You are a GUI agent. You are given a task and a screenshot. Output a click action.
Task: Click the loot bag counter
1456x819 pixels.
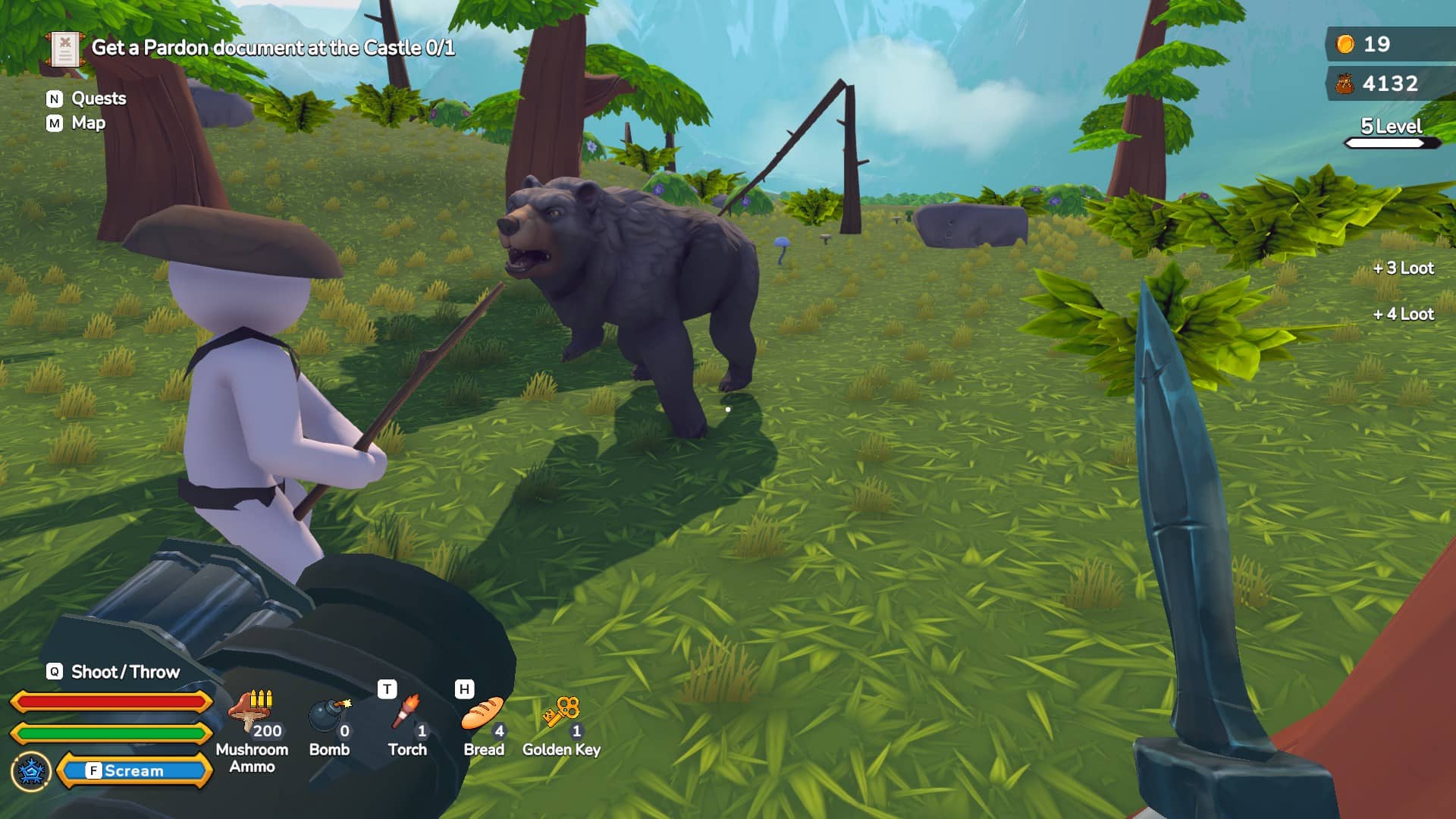click(1380, 83)
